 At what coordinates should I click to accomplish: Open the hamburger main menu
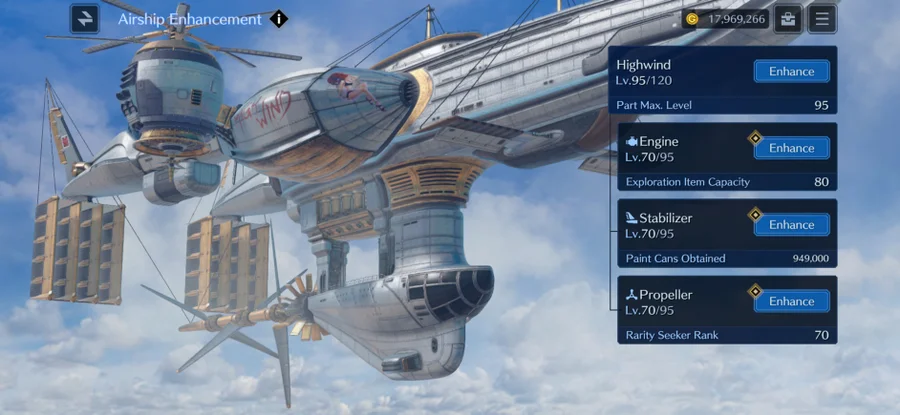pyautogui.click(x=822, y=18)
